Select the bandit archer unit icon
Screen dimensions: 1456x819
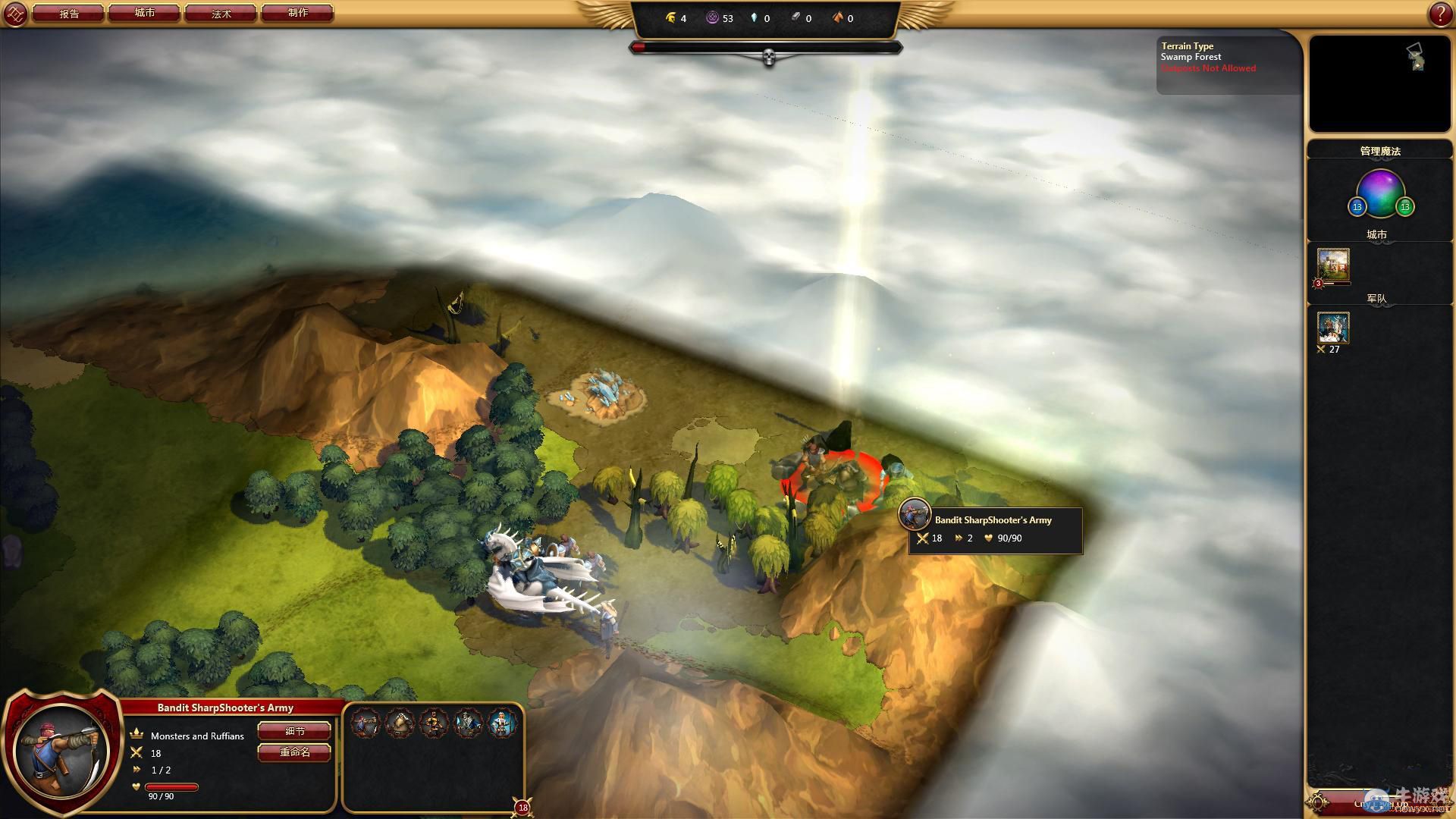click(x=365, y=723)
